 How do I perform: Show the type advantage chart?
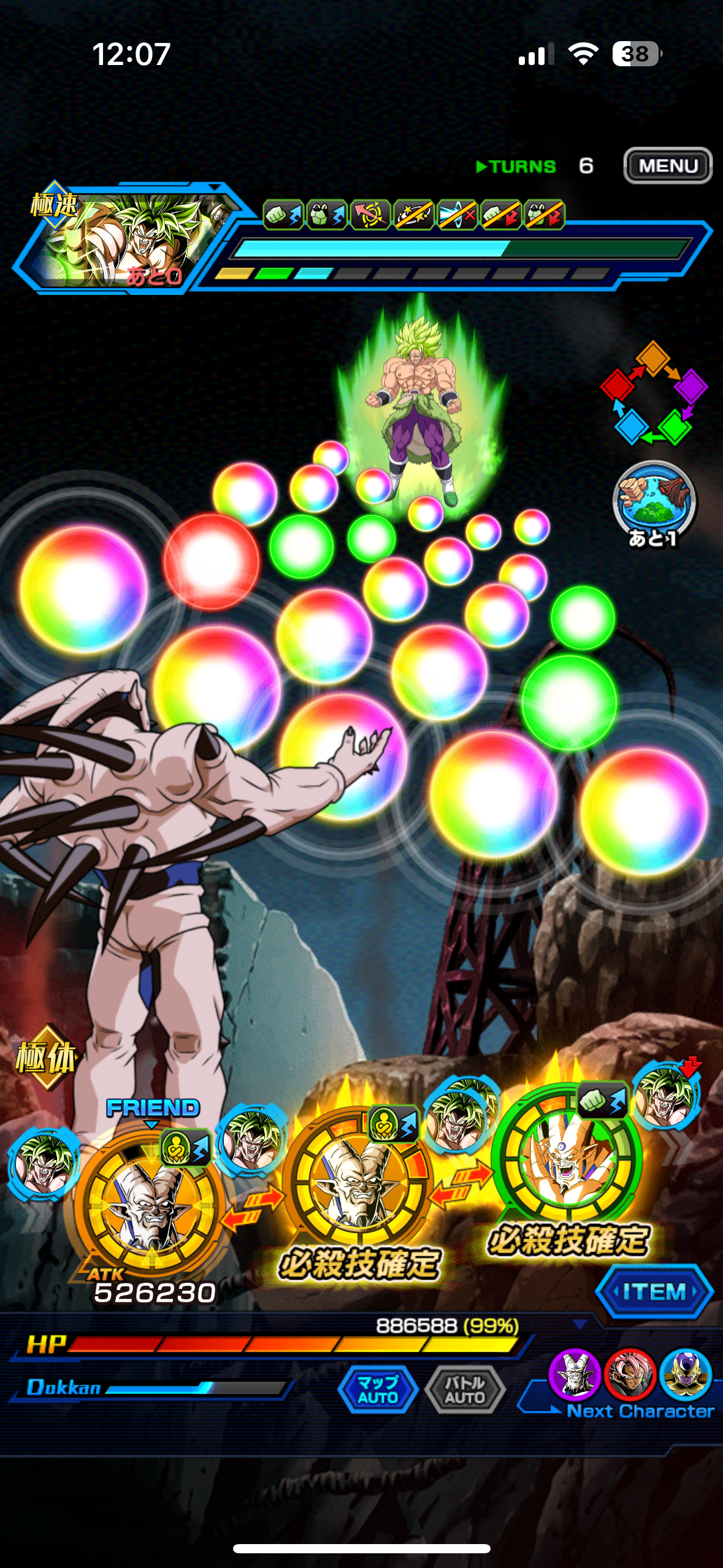[x=653, y=394]
